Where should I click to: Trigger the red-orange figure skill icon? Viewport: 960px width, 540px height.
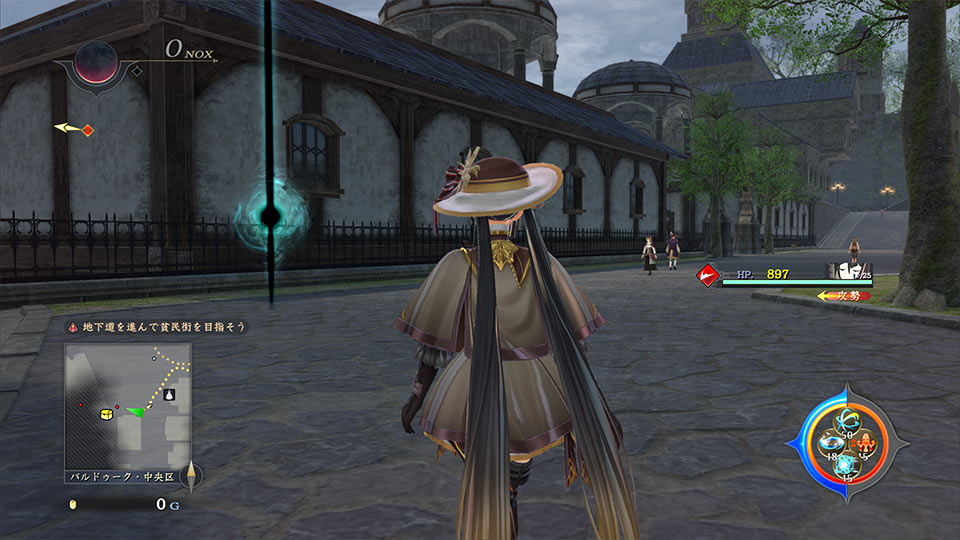867,443
